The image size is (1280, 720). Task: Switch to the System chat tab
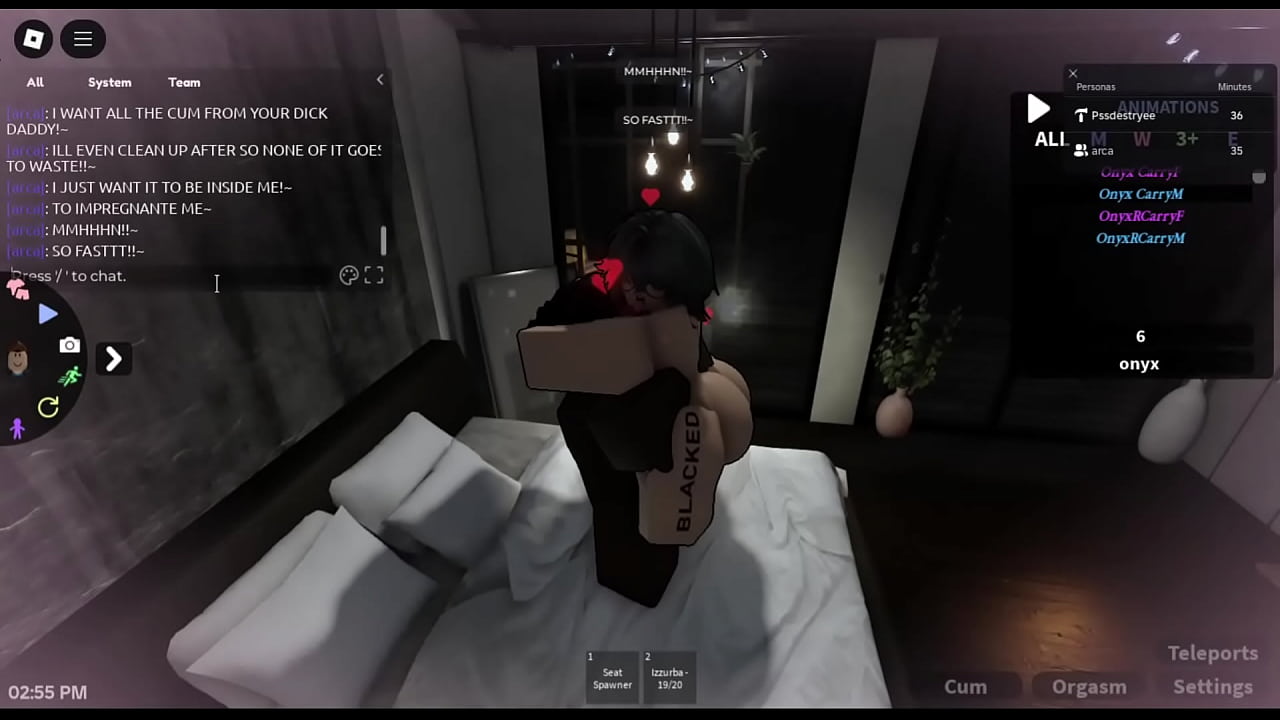pyautogui.click(x=109, y=82)
